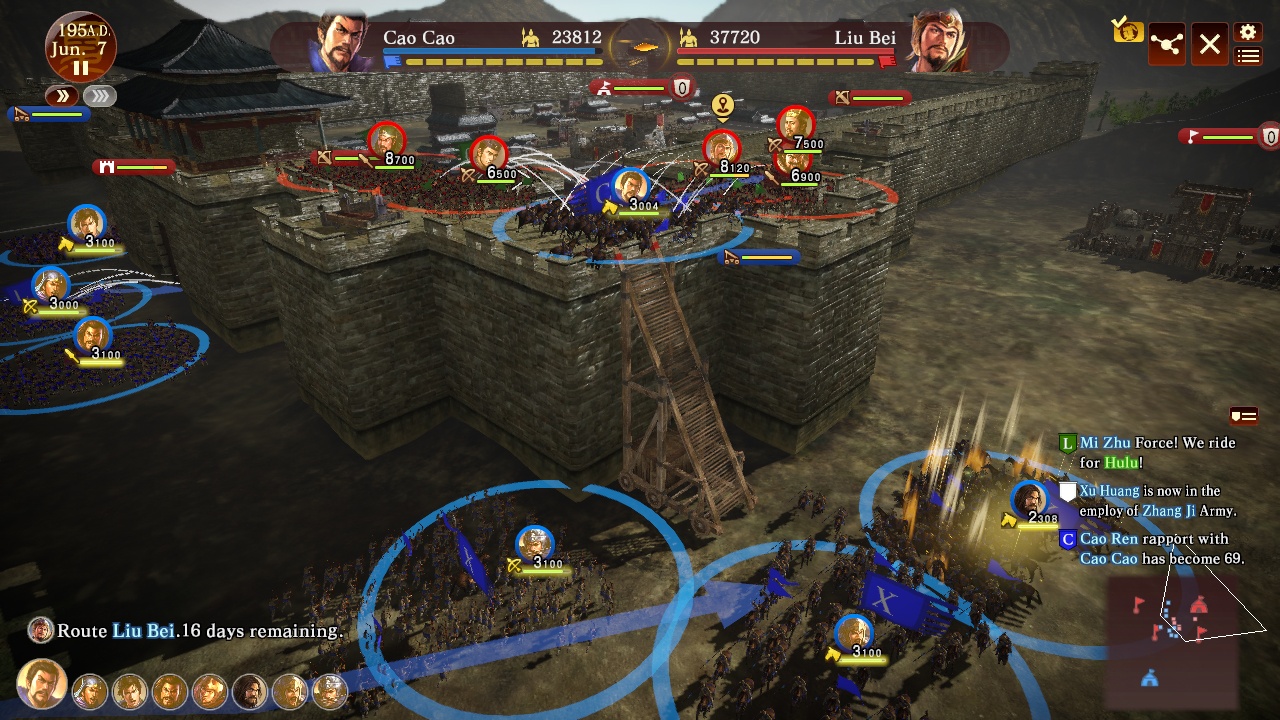1280x720 pixels.
Task: Click the yellow waypoint pin marker above the fortress wall
Action: tap(722, 103)
